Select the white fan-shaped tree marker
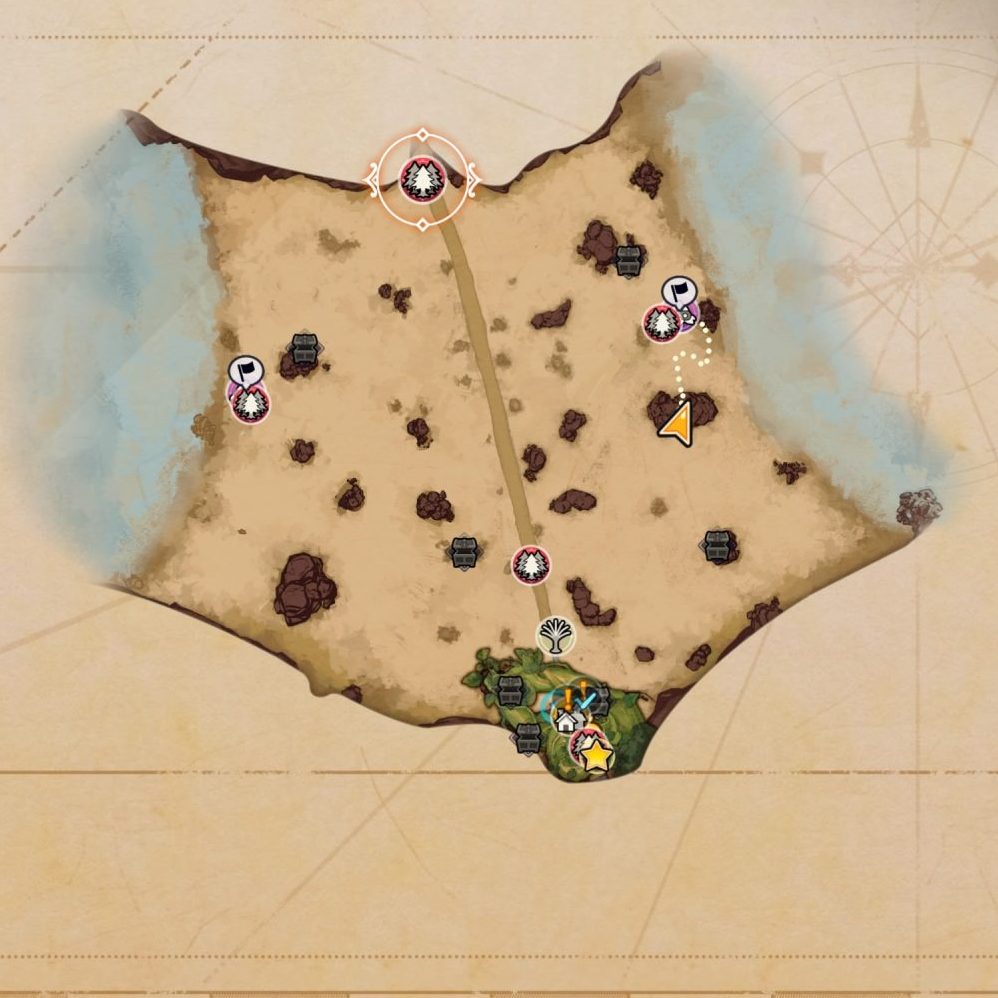The width and height of the screenshot is (998, 998). [x=555, y=636]
